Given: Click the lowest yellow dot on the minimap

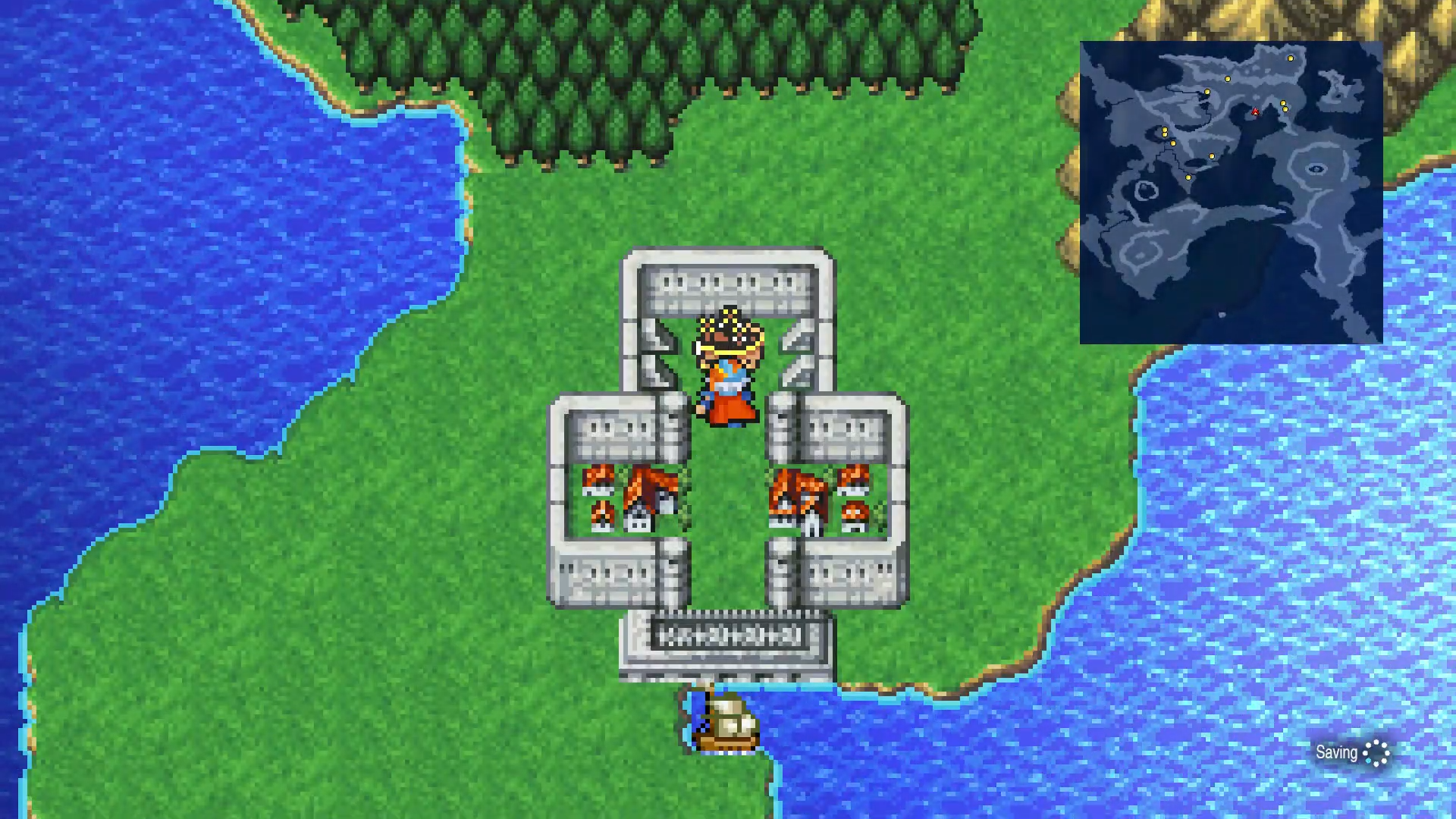Looking at the screenshot, I should (1188, 177).
